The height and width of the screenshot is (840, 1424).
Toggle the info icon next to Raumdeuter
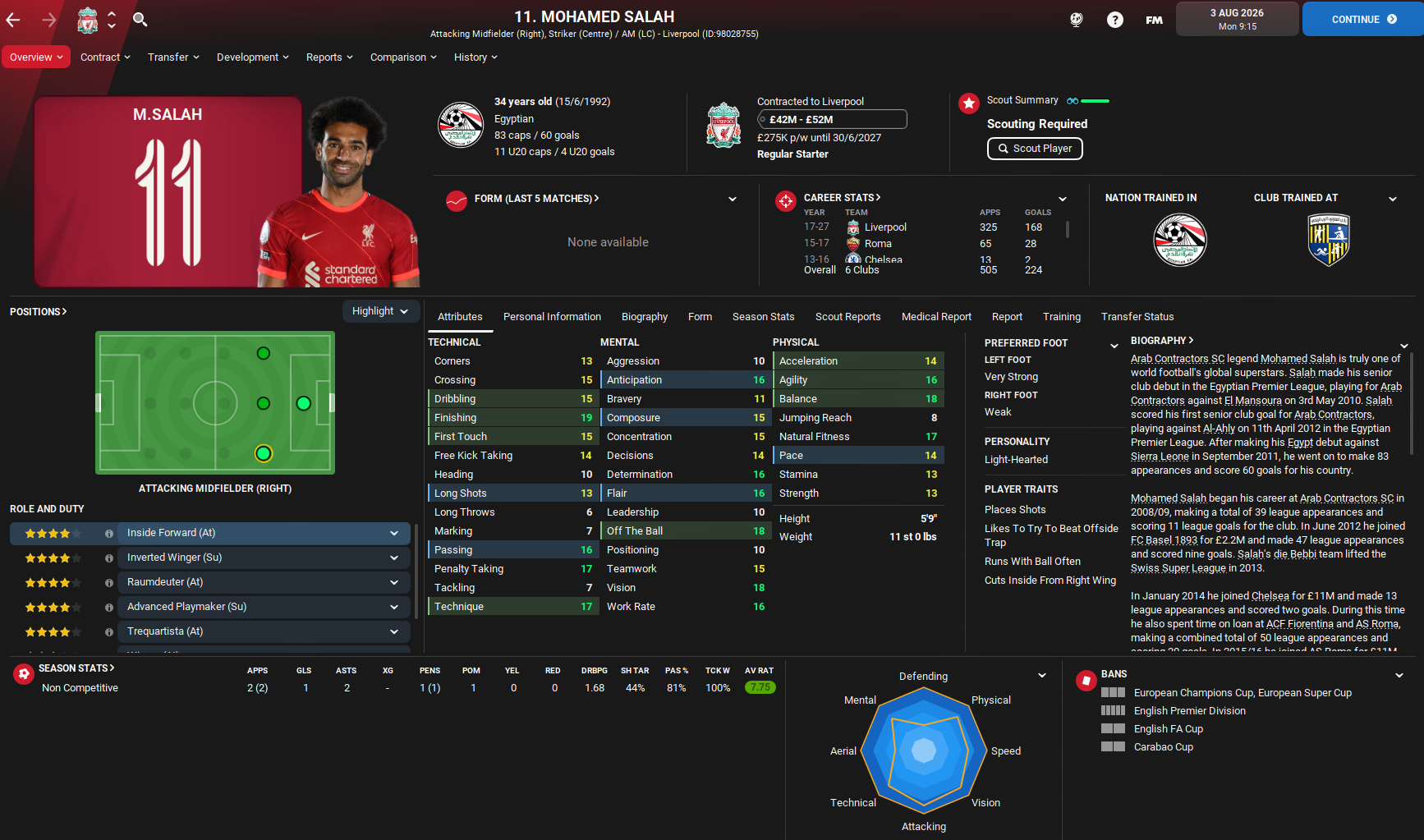108,582
